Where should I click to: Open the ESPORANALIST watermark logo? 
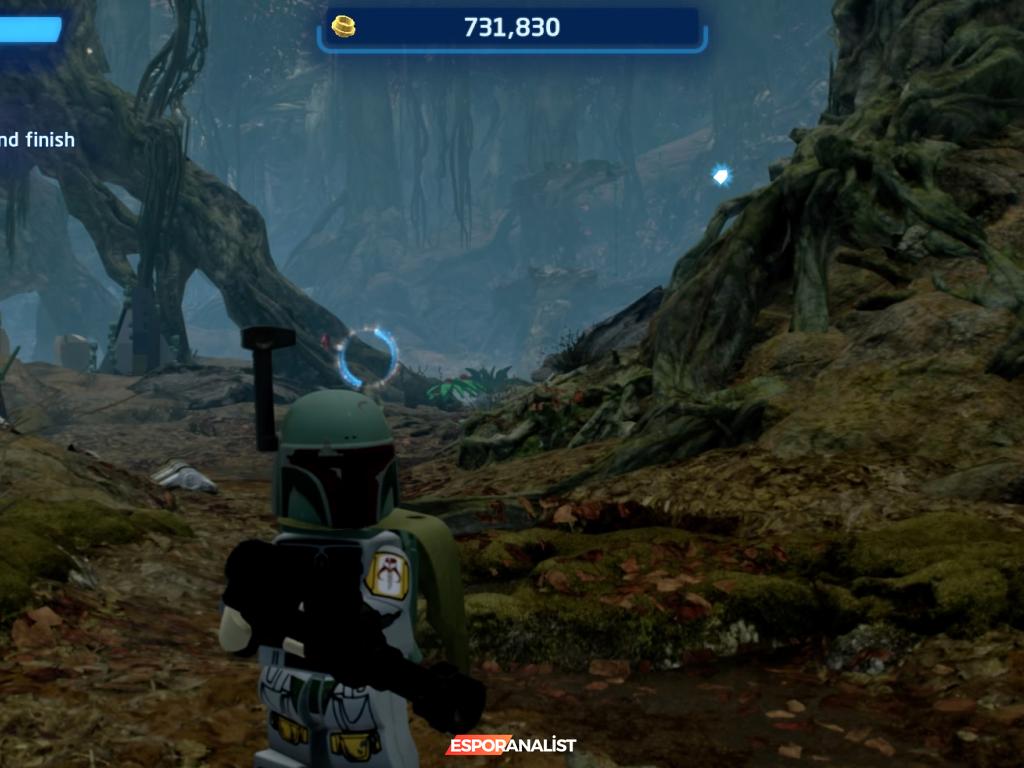pos(511,745)
